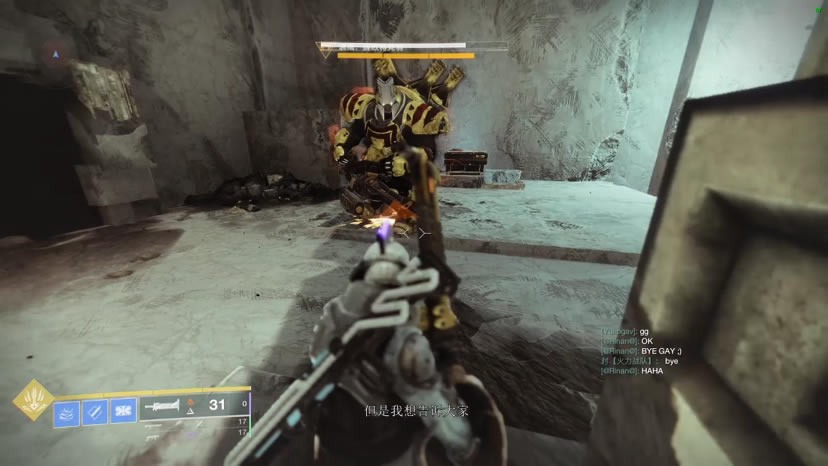This screenshot has height=466, width=828.
Task: Activate the class ability icon
Action: coord(123,411)
